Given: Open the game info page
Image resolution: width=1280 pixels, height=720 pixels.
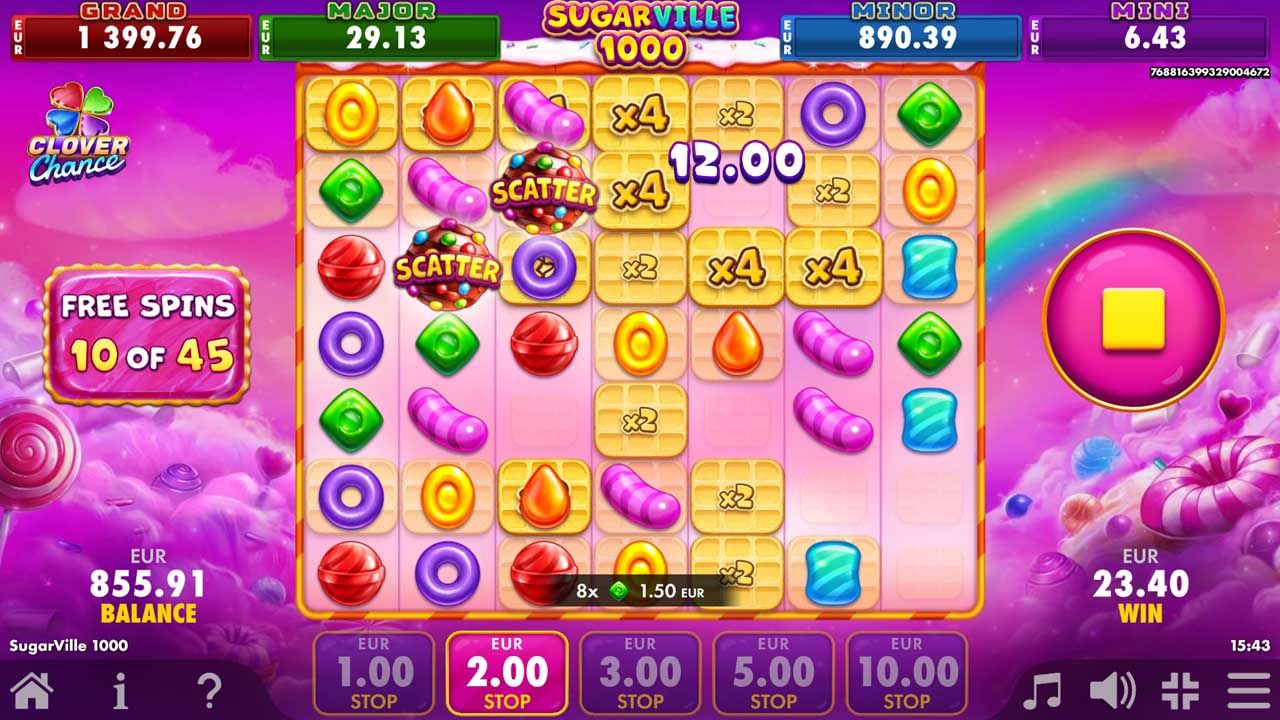Looking at the screenshot, I should tap(120, 691).
